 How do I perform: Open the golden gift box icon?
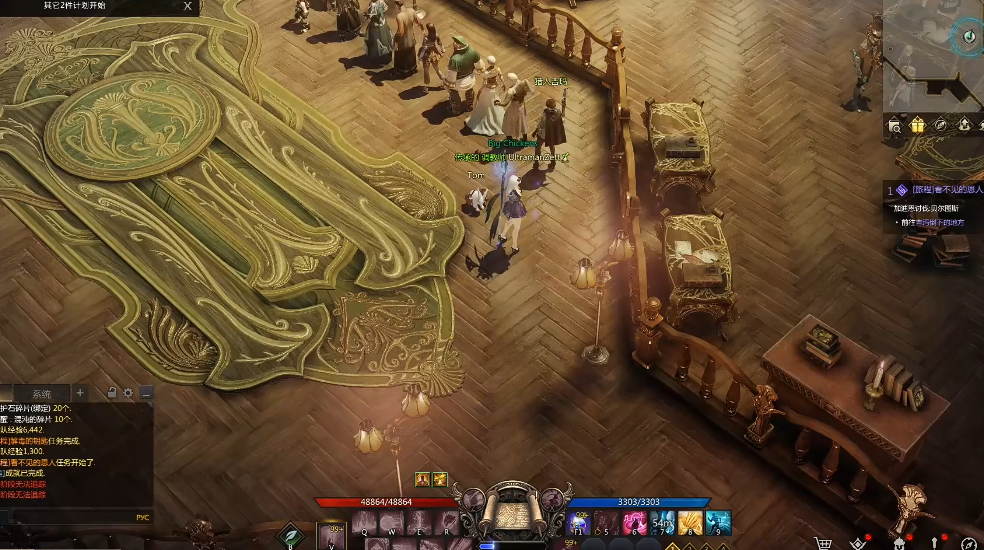click(917, 126)
